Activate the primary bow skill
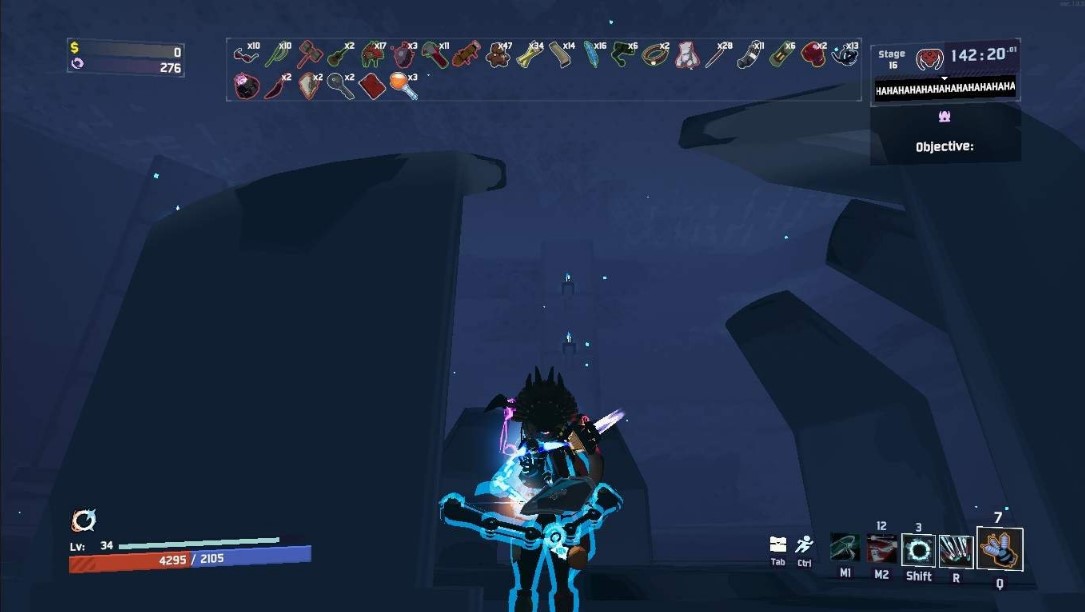Image resolution: width=1085 pixels, height=612 pixels. [x=845, y=549]
